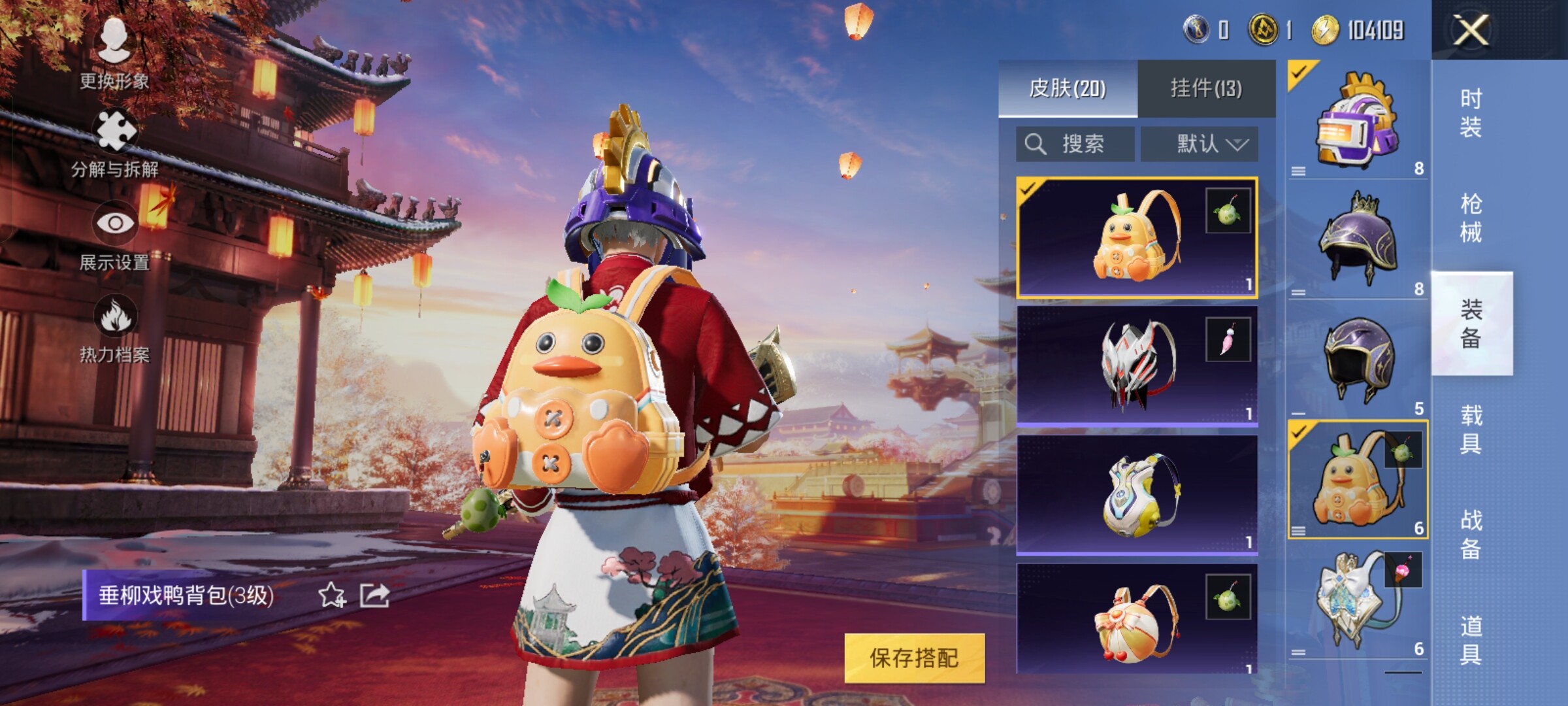Select the orange duck backpack skin
Viewport: 1568px width, 706px height.
[1137, 238]
